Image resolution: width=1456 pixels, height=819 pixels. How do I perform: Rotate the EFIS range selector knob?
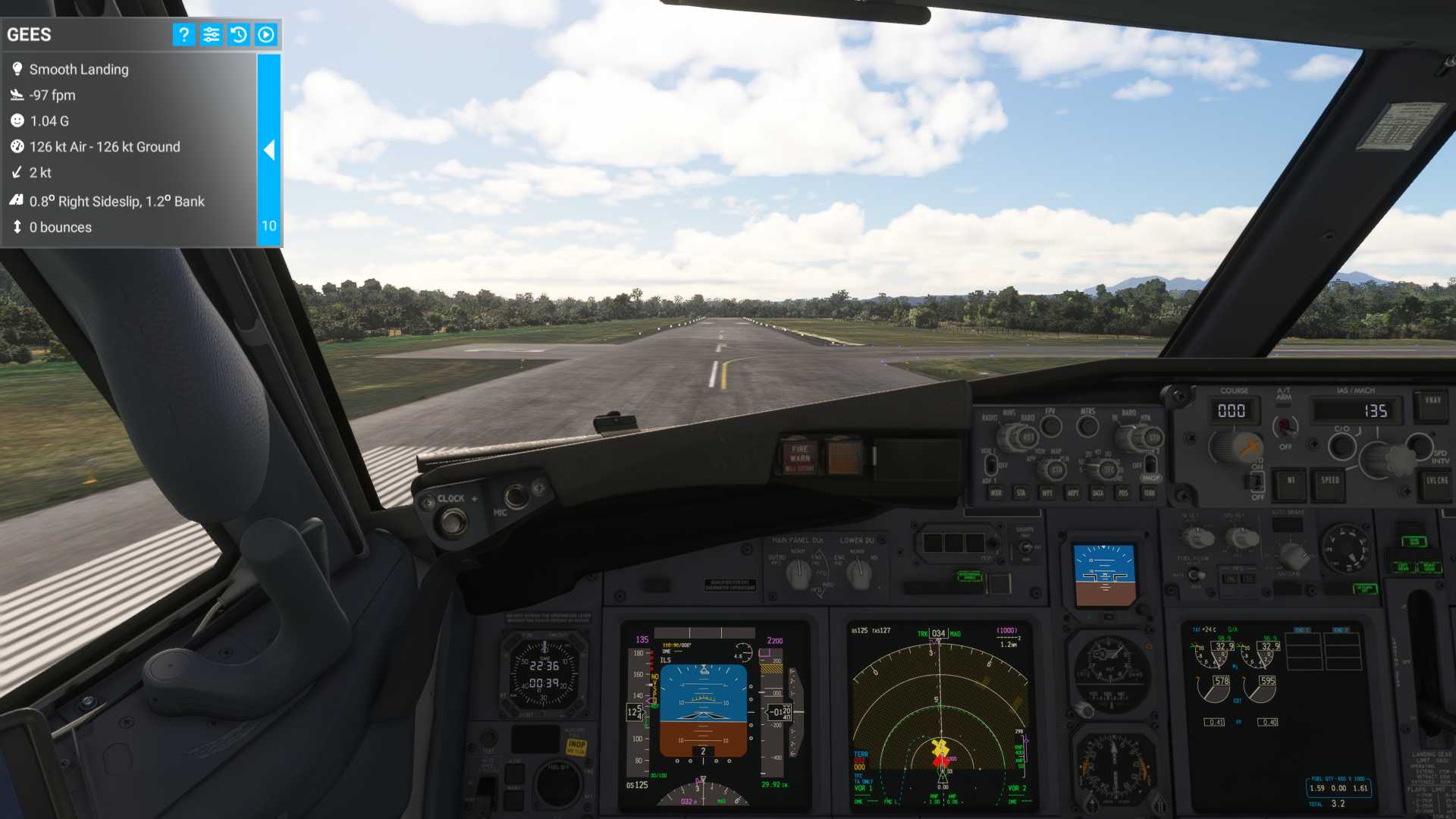pos(1108,470)
